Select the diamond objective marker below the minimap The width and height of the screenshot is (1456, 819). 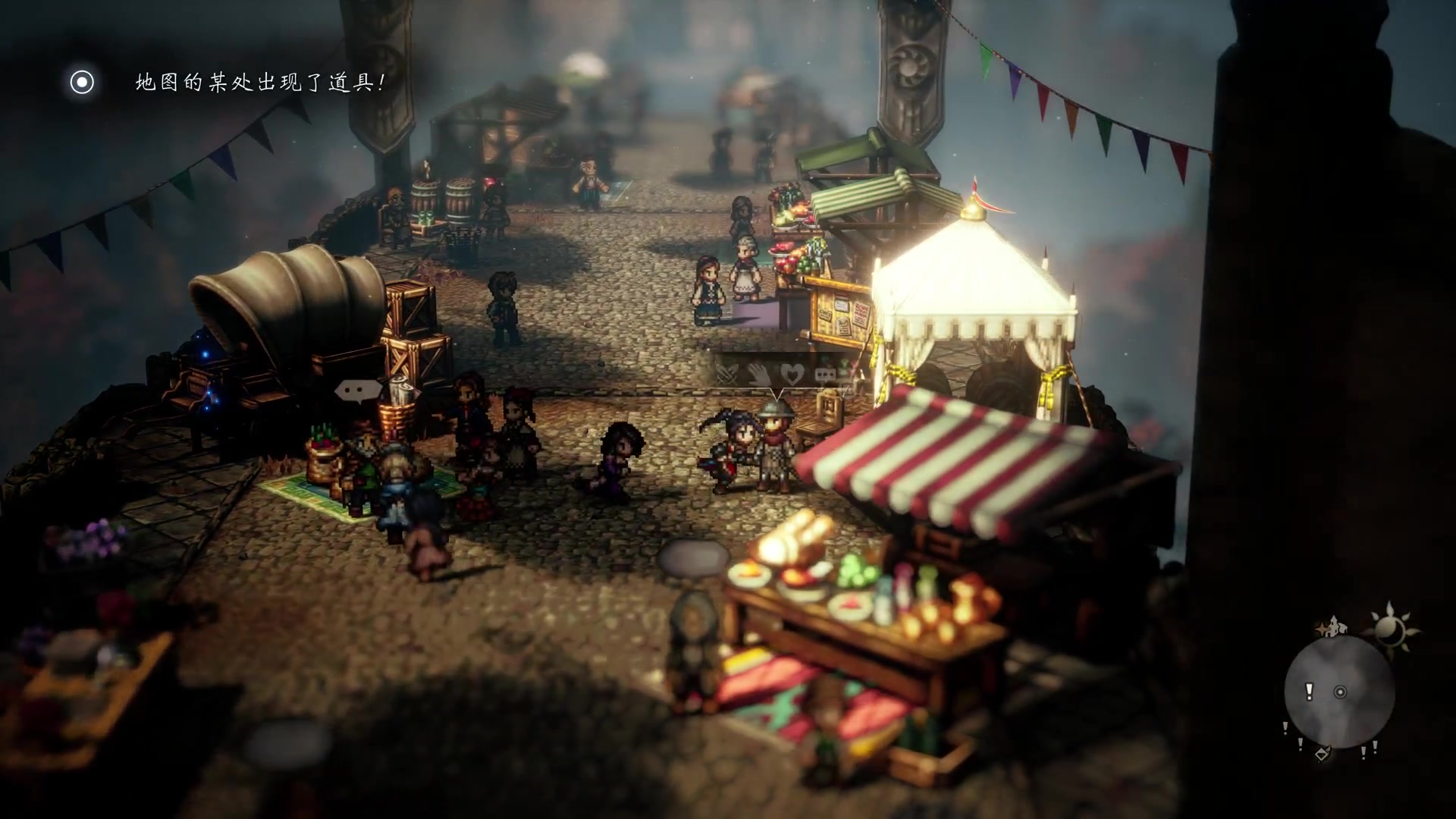[x=1322, y=755]
